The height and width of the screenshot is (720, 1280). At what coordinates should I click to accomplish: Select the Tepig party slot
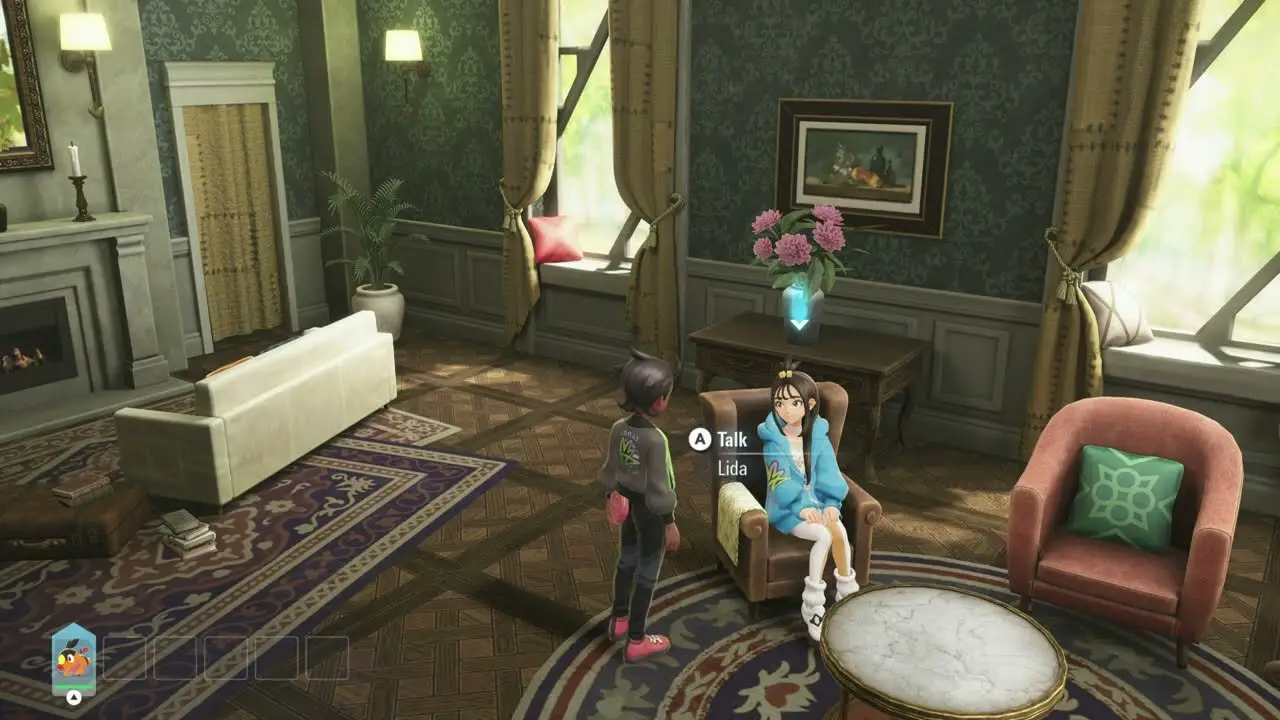click(73, 660)
